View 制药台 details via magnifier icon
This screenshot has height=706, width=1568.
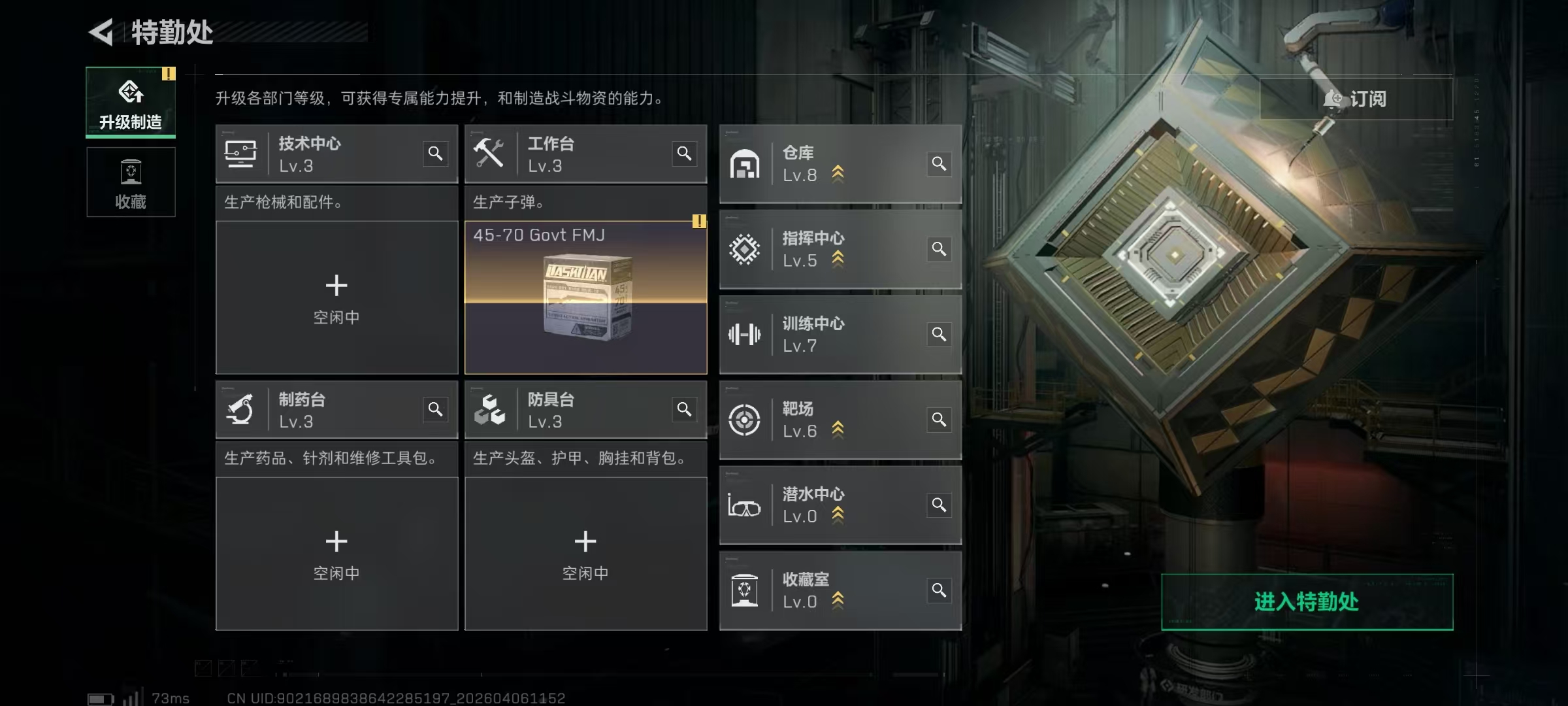435,409
